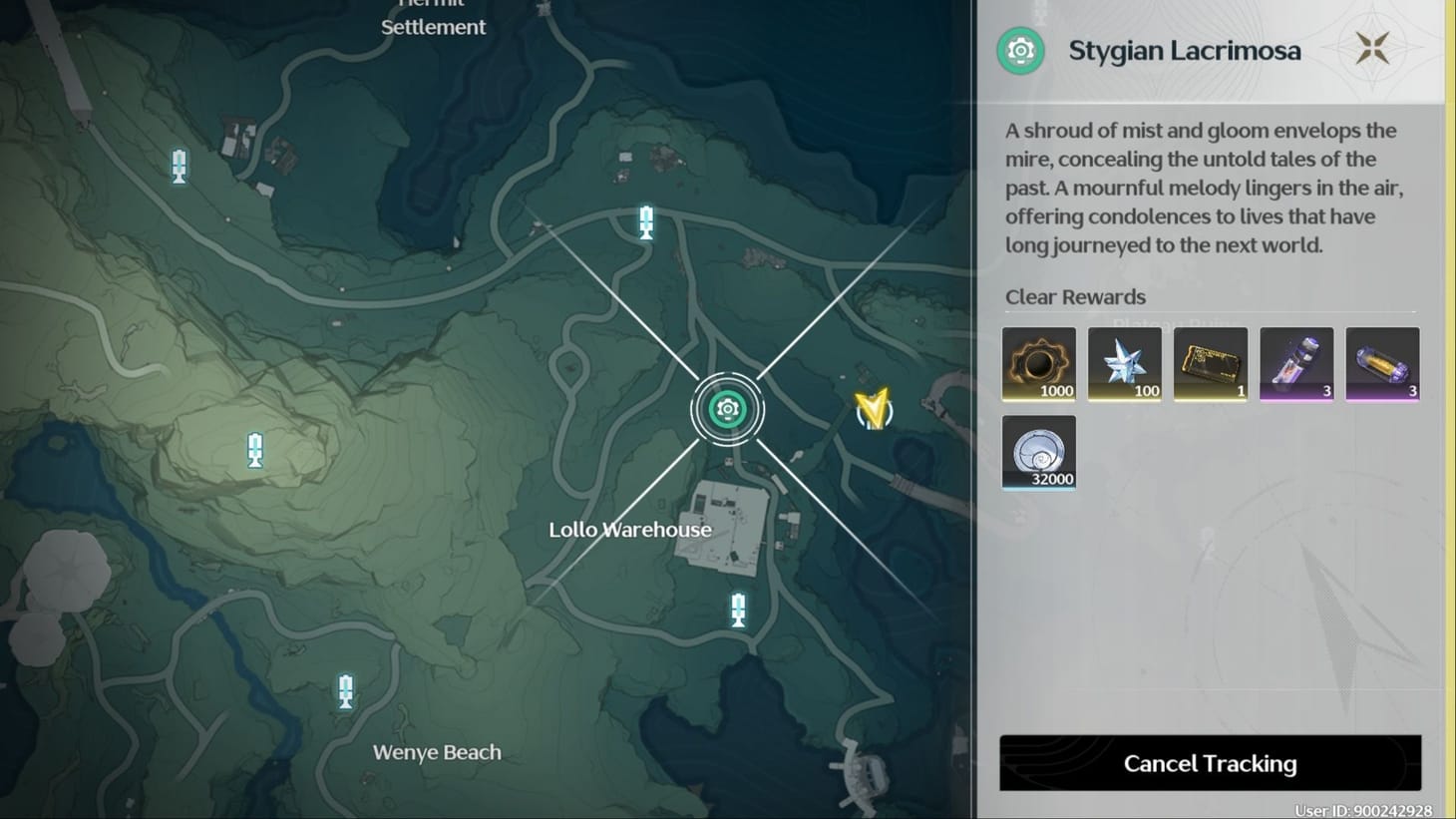Select the 32000 Shell Credit reward

(x=1038, y=452)
